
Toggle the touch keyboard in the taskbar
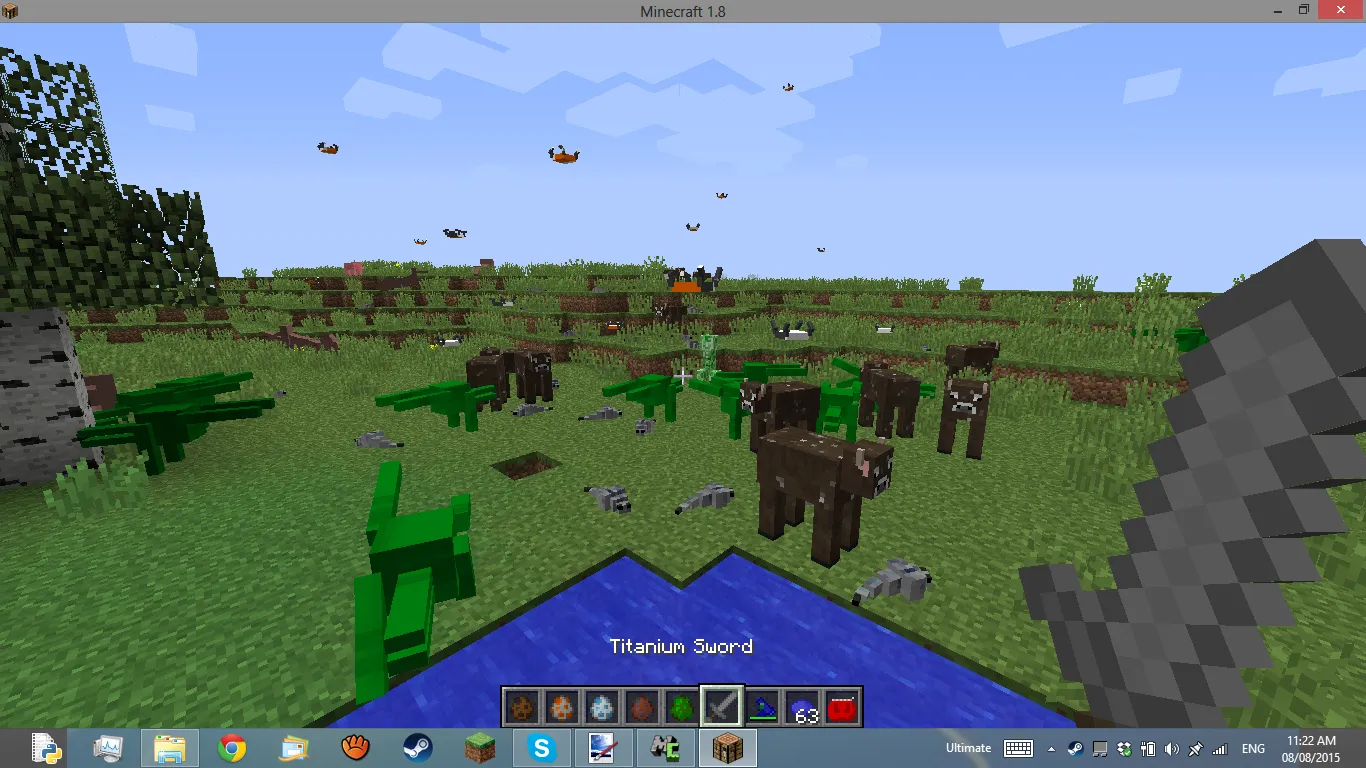click(x=1019, y=747)
